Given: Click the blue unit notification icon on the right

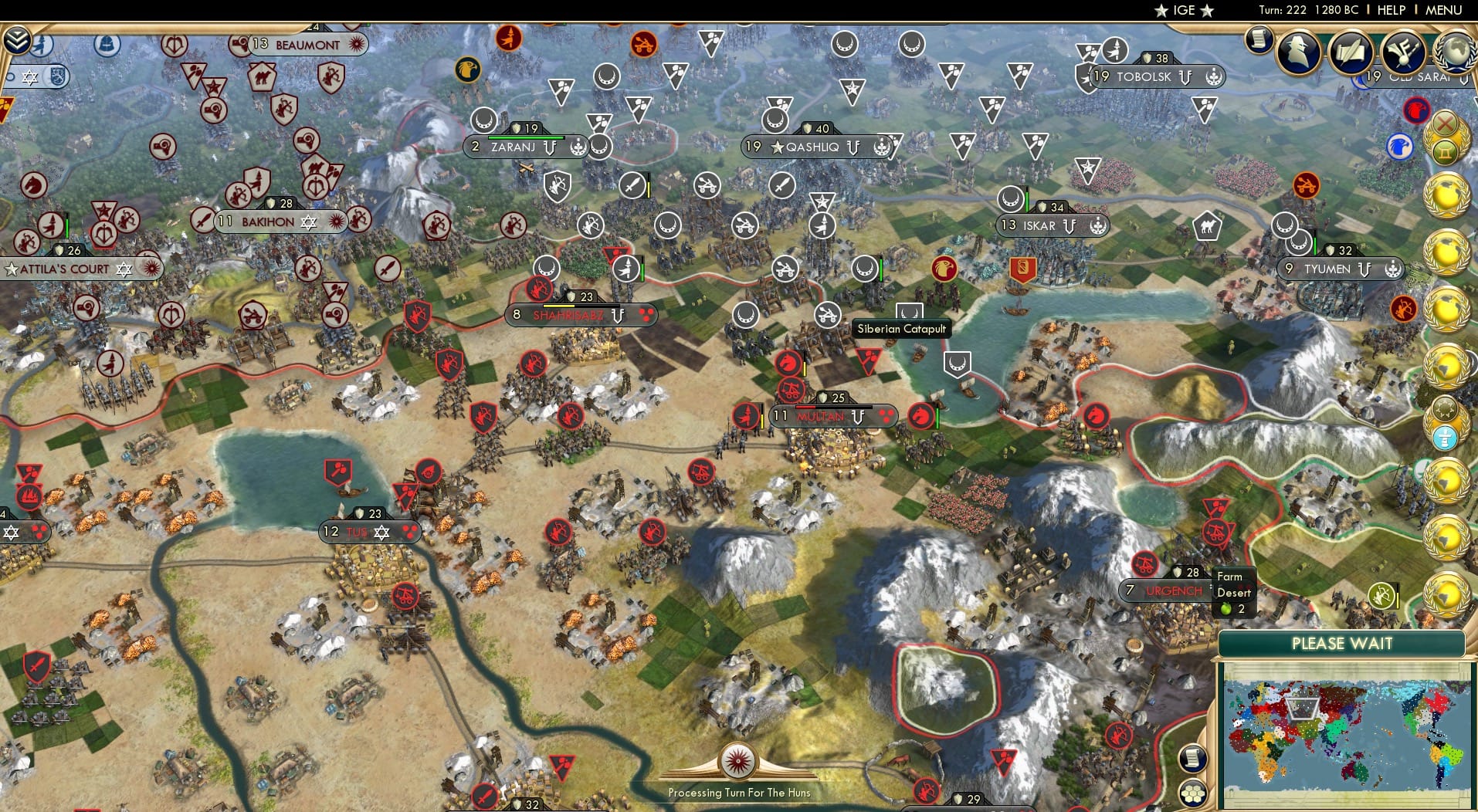Looking at the screenshot, I should tap(1400, 147).
